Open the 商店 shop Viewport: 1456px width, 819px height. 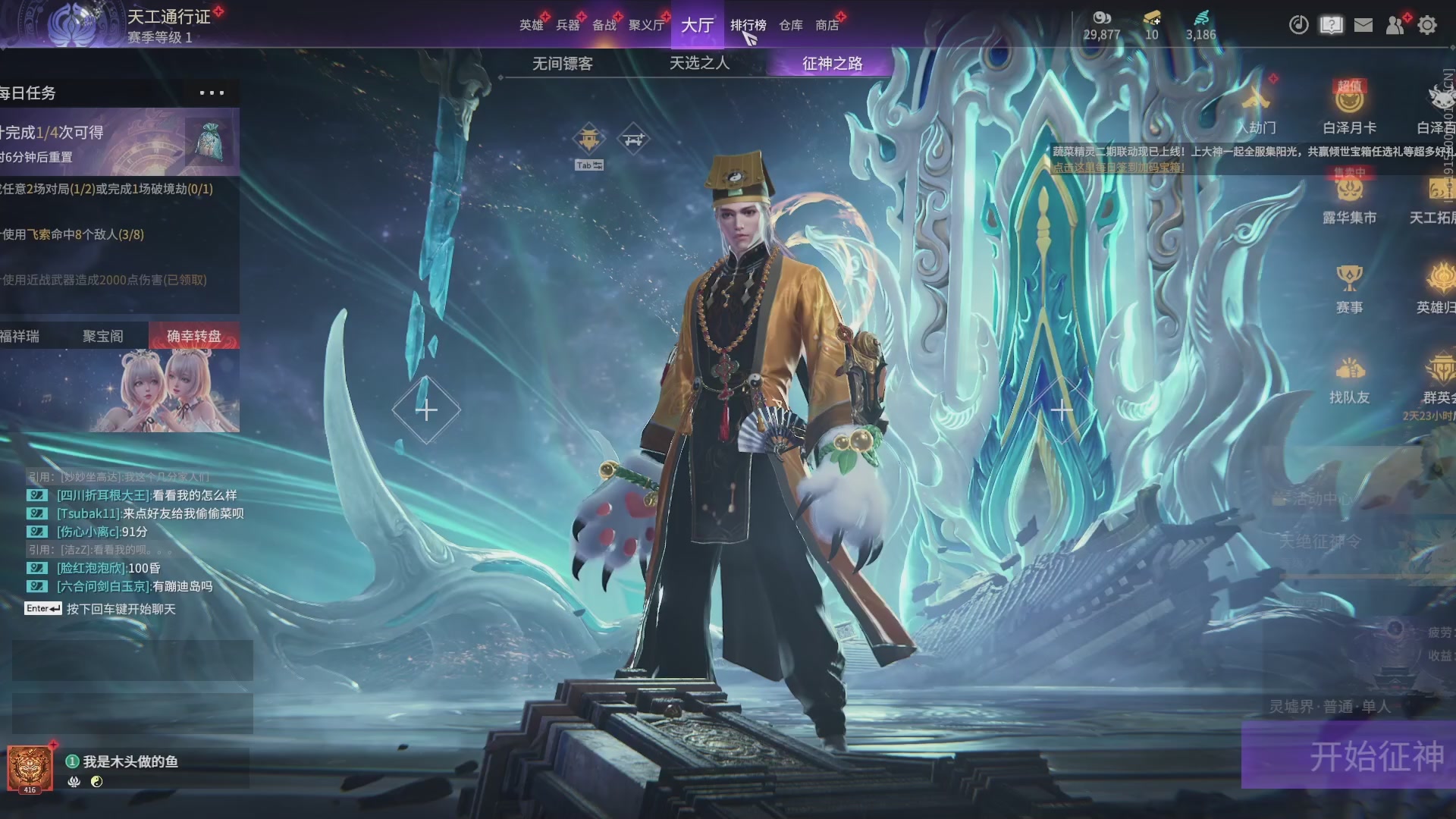[827, 25]
